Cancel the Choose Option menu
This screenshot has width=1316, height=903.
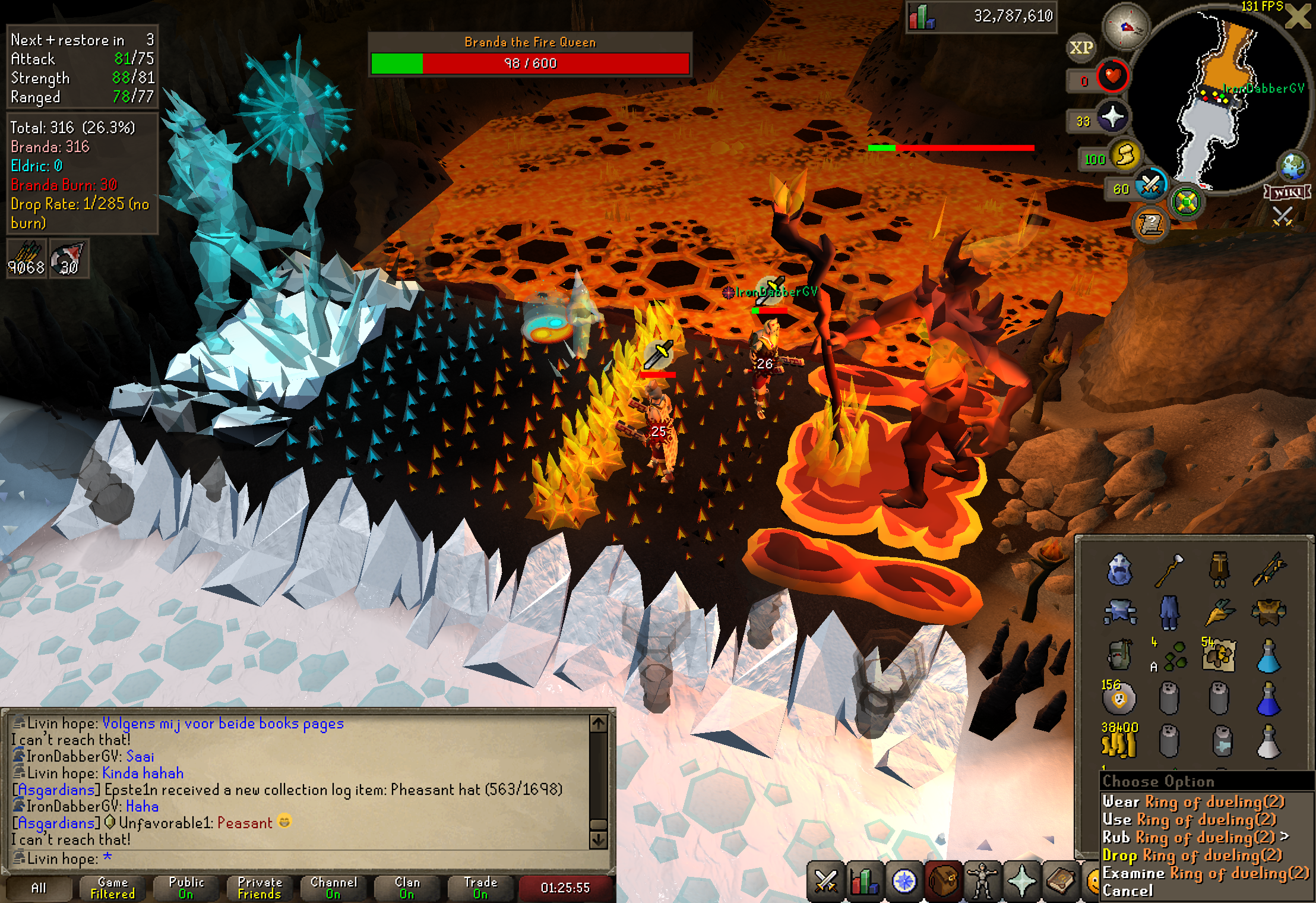1127,891
